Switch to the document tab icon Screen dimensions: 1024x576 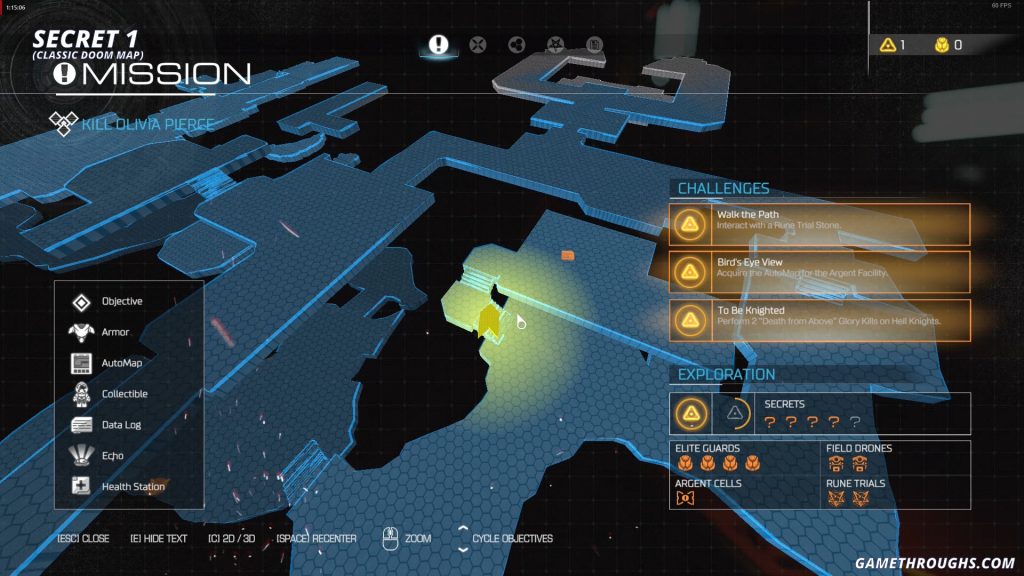point(594,44)
